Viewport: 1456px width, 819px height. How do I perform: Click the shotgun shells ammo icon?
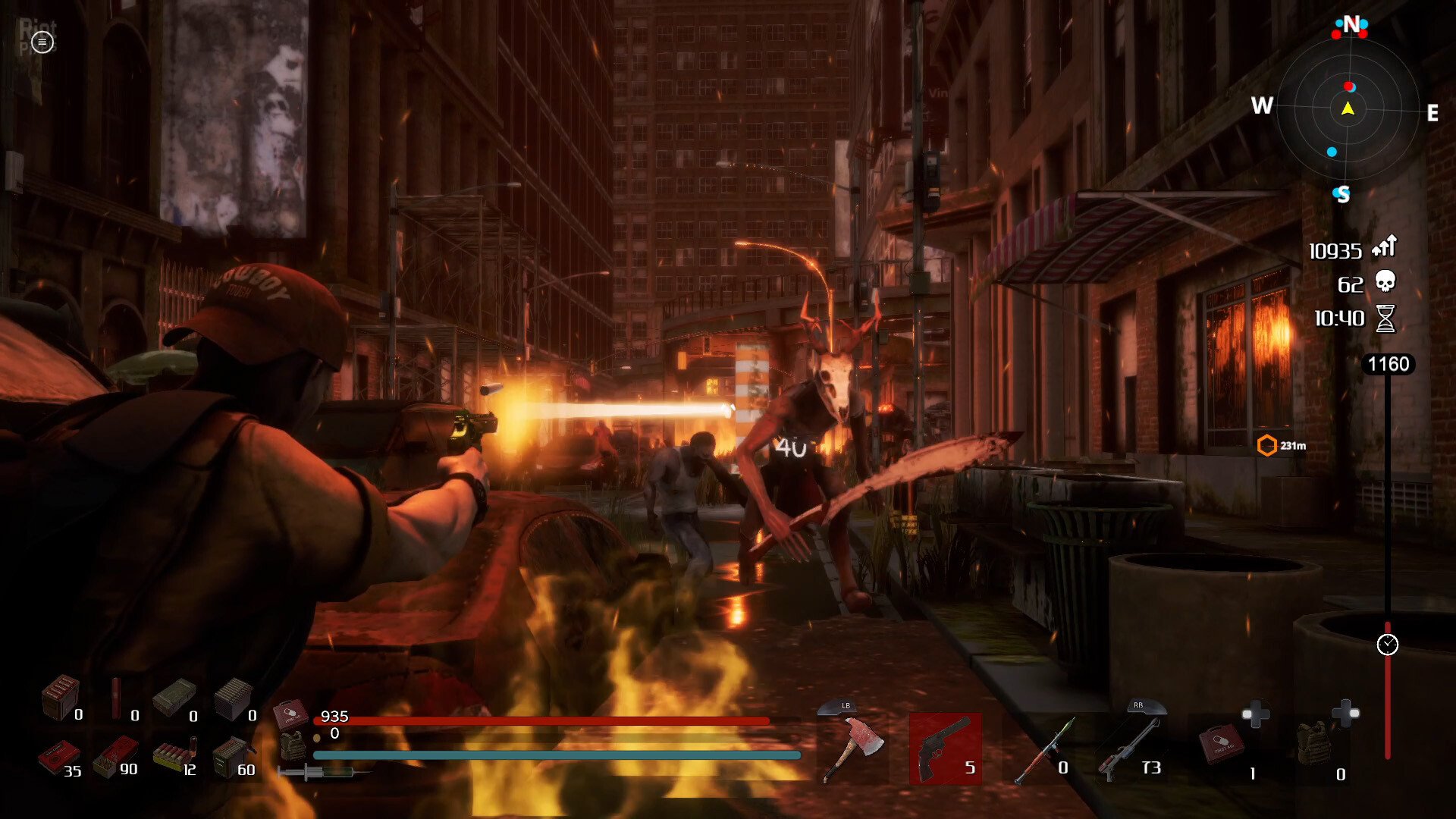click(x=174, y=755)
